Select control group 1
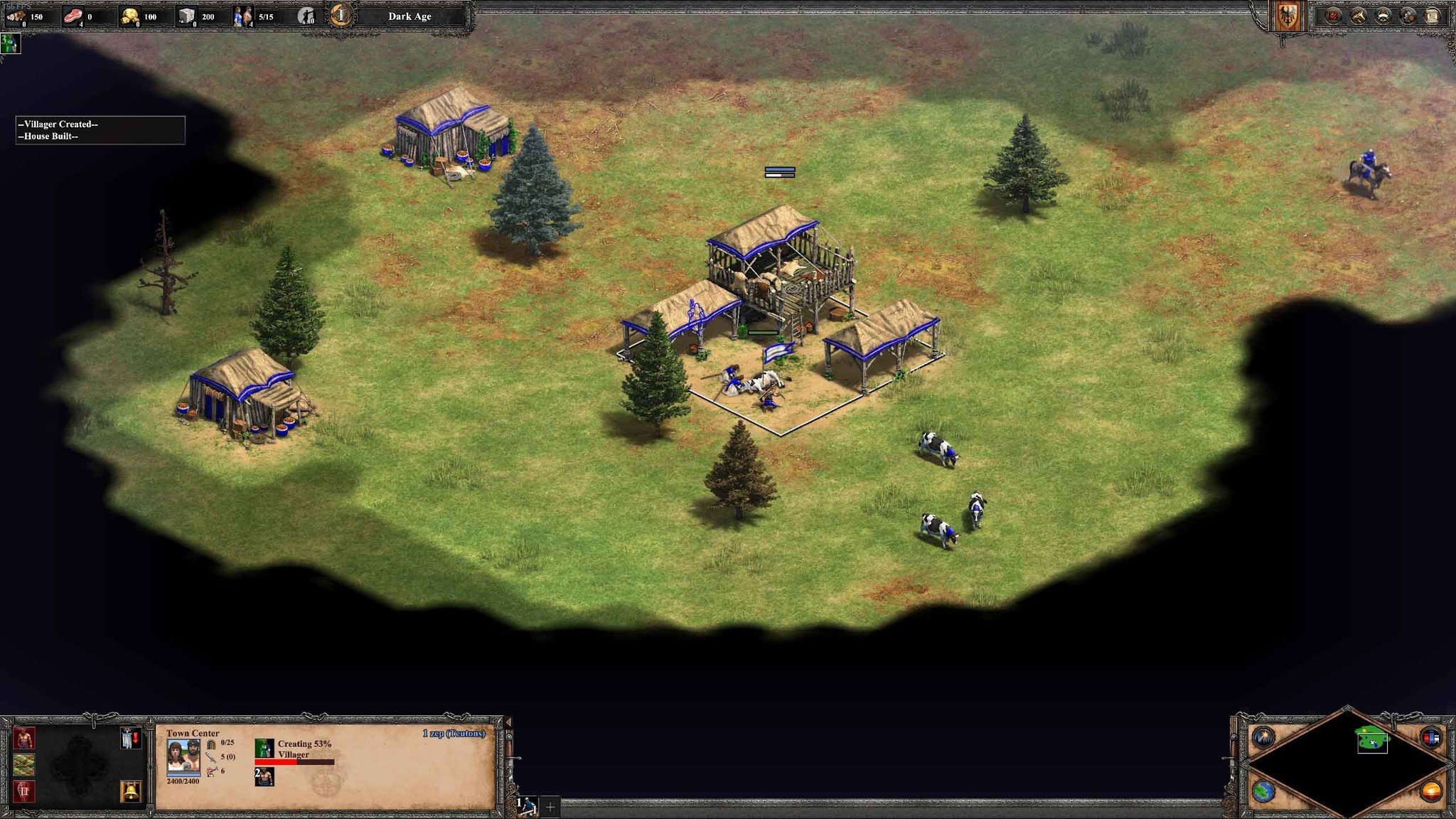 pyautogui.click(x=528, y=806)
